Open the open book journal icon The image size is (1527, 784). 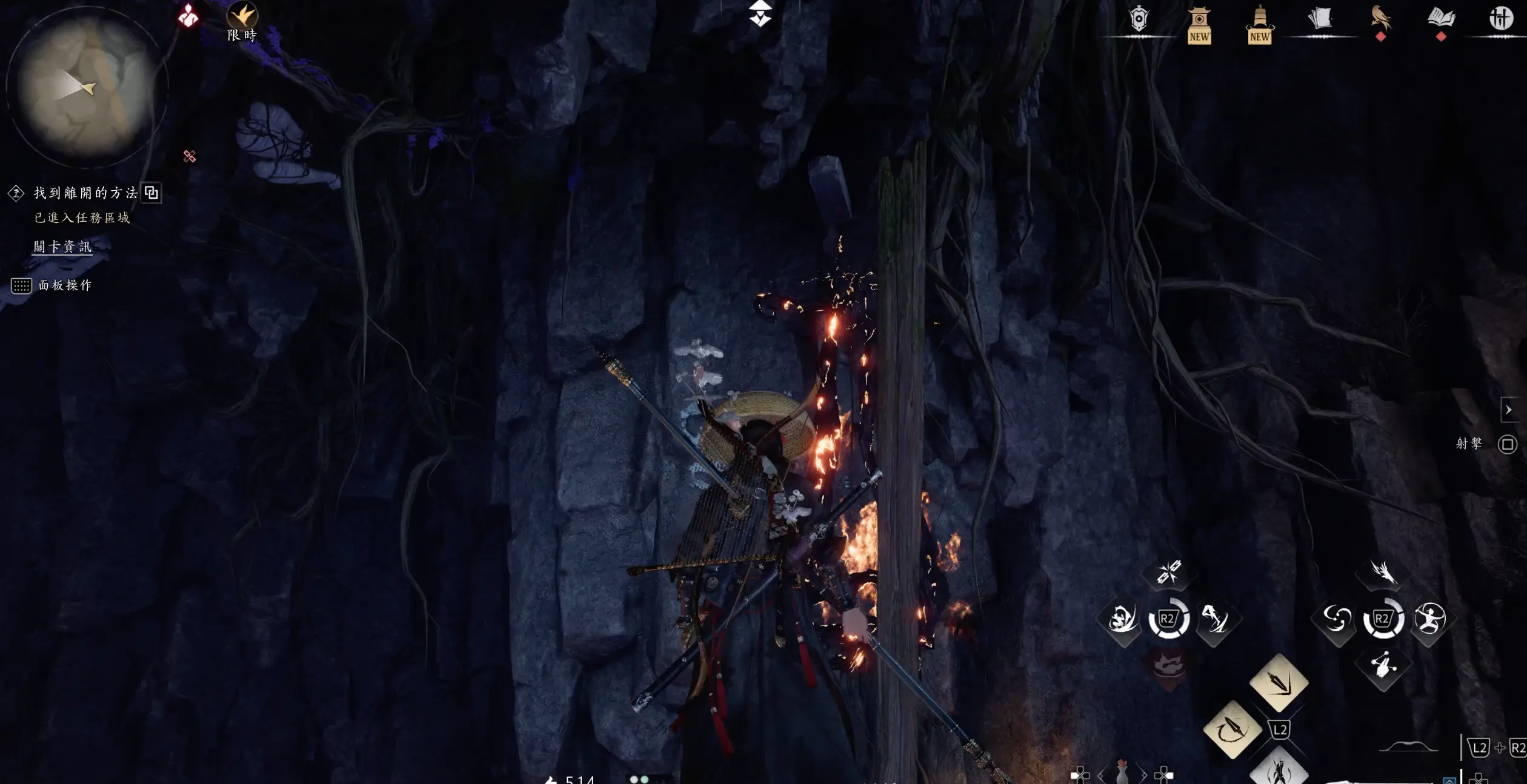(x=1441, y=18)
